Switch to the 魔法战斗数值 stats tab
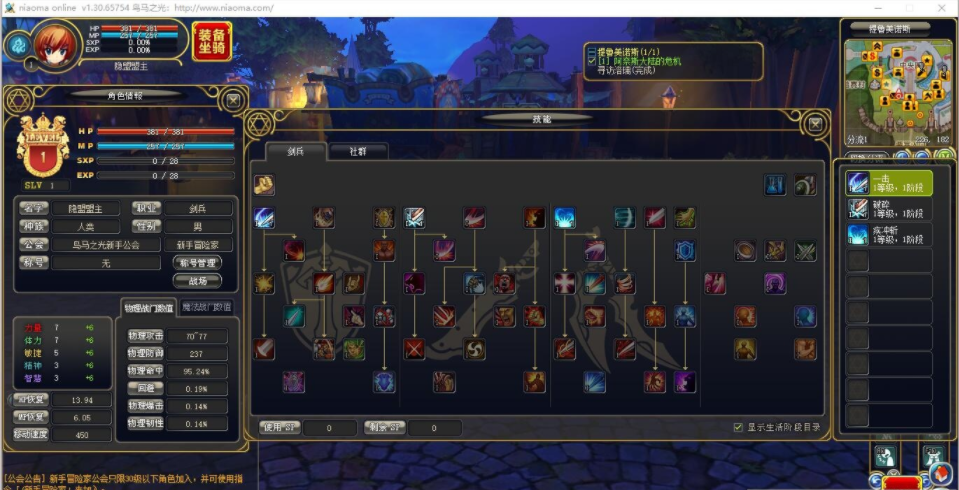This screenshot has width=959, height=490. pyautogui.click(x=207, y=307)
